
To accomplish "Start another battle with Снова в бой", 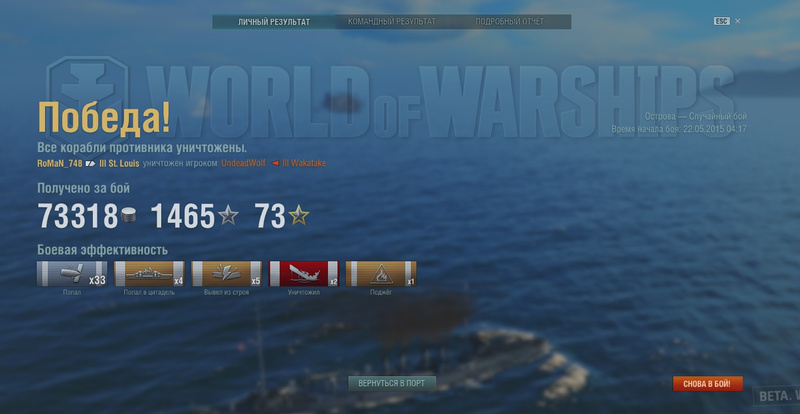I will click(707, 383).
